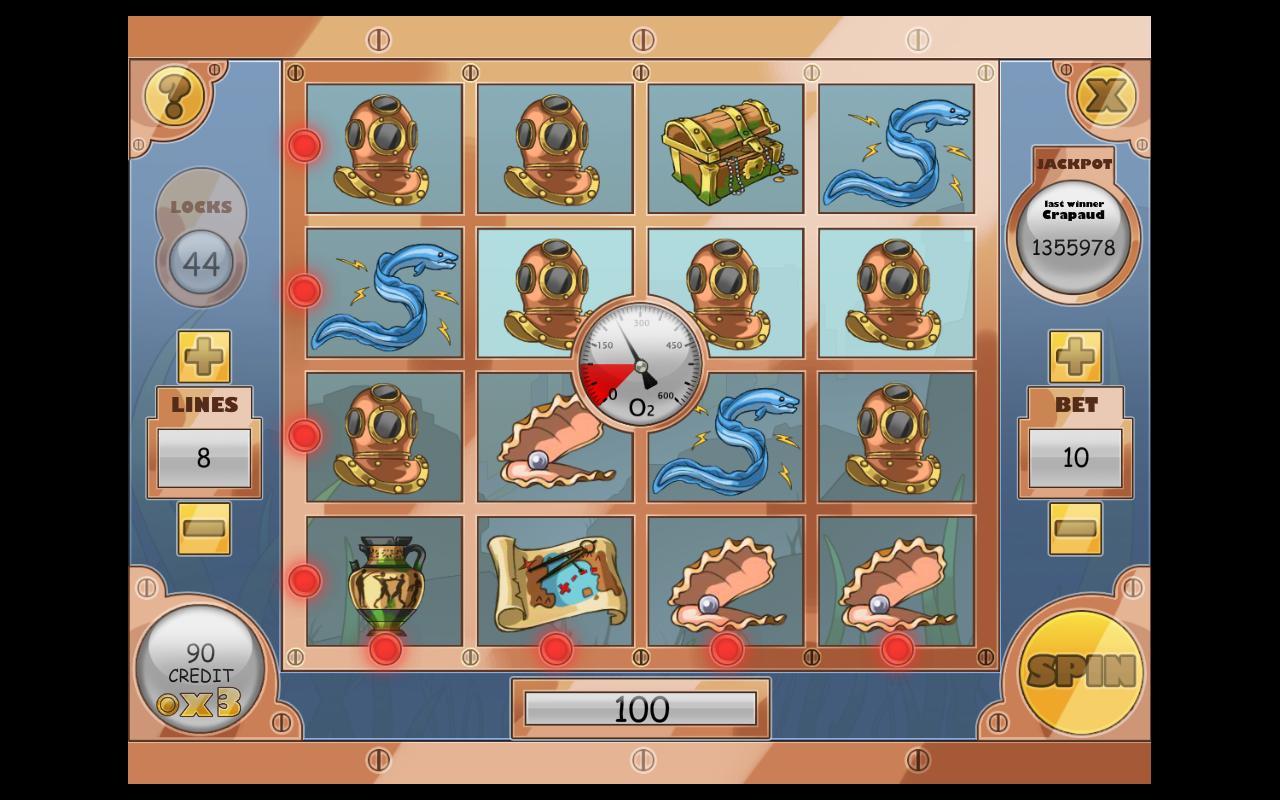
Task: Click the O2 oxygen gauge in the center
Action: click(640, 363)
